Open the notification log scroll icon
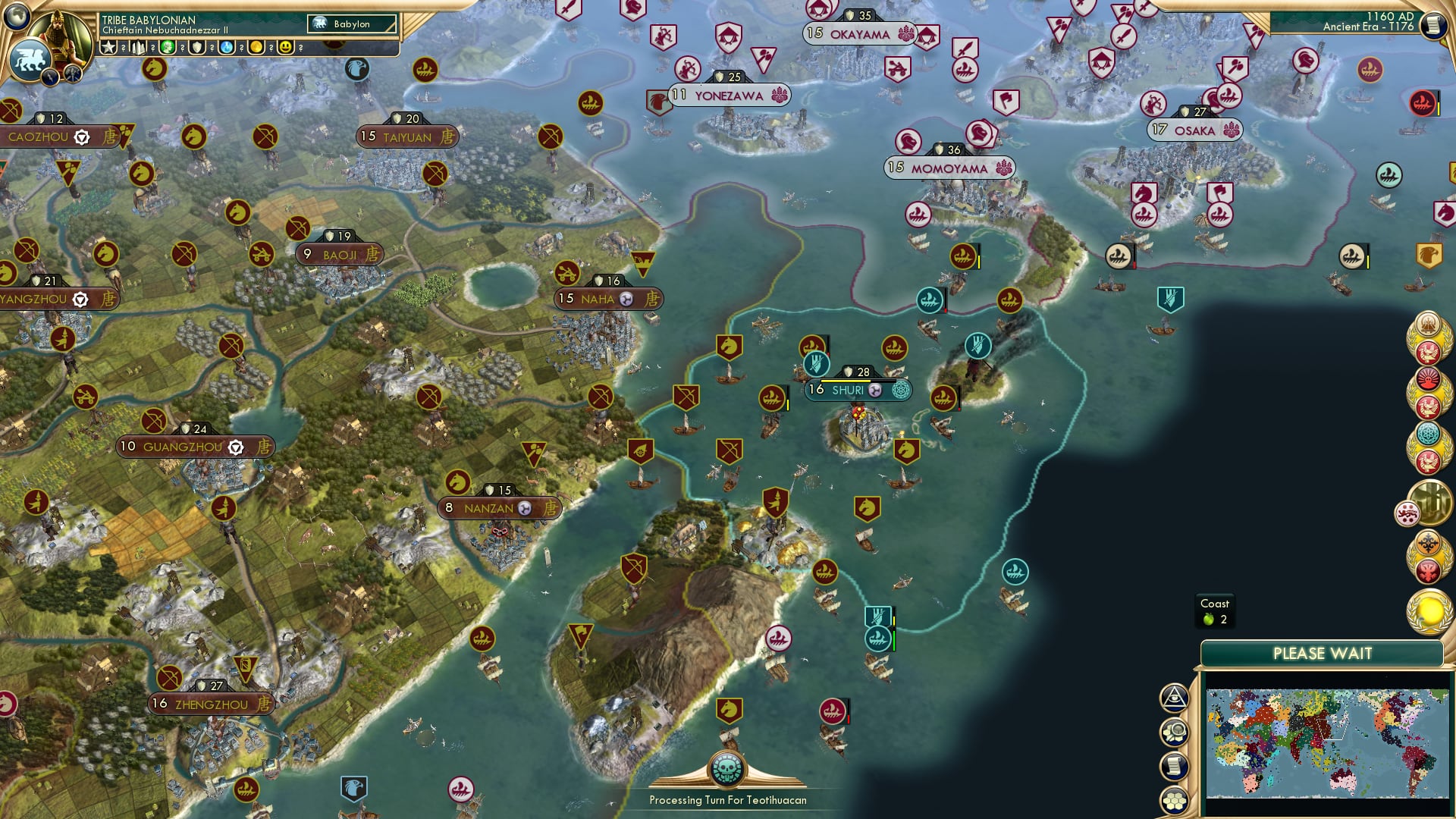1456x819 pixels. coord(1174,764)
